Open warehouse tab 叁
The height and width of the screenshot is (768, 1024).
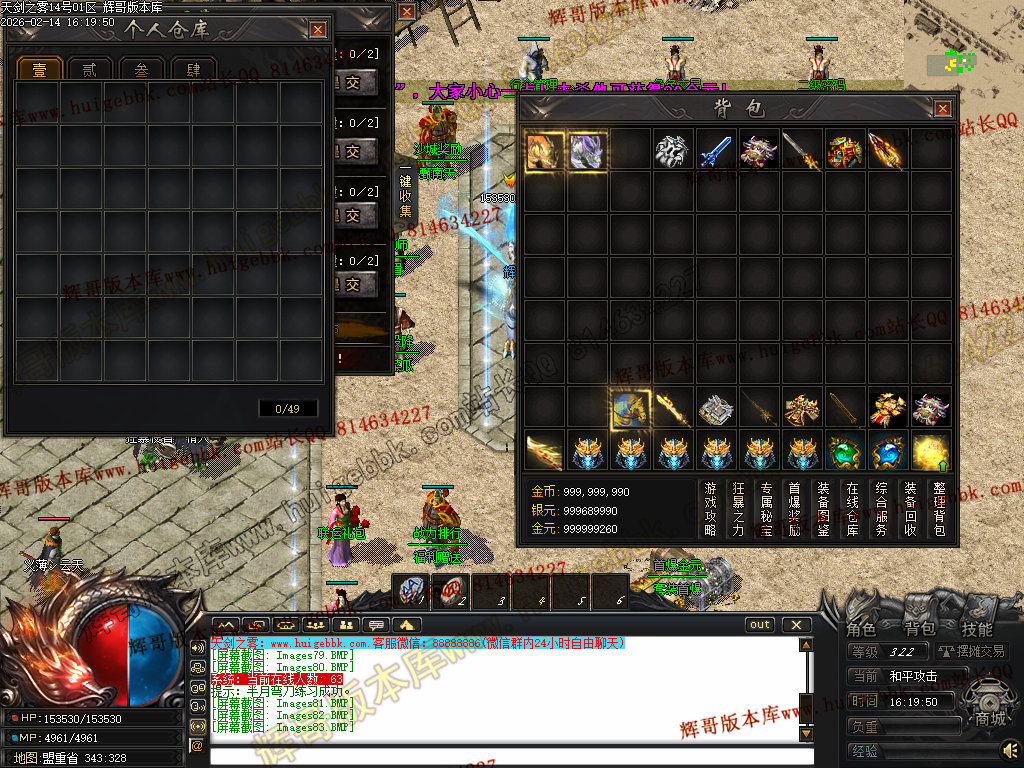click(142, 70)
